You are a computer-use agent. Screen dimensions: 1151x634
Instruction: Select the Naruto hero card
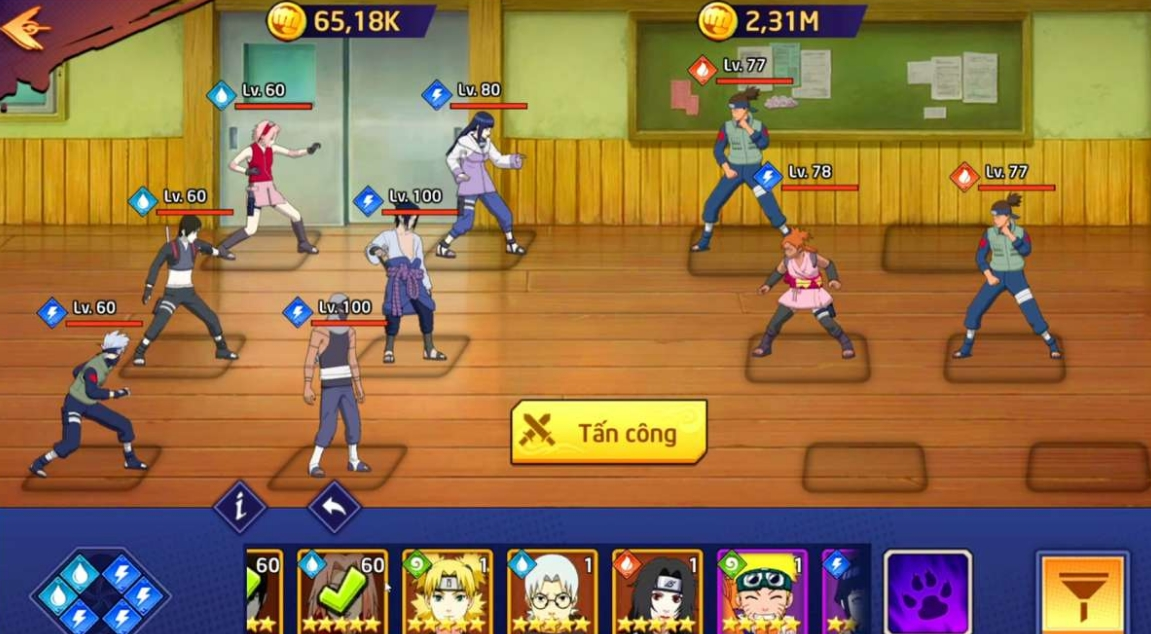click(762, 591)
